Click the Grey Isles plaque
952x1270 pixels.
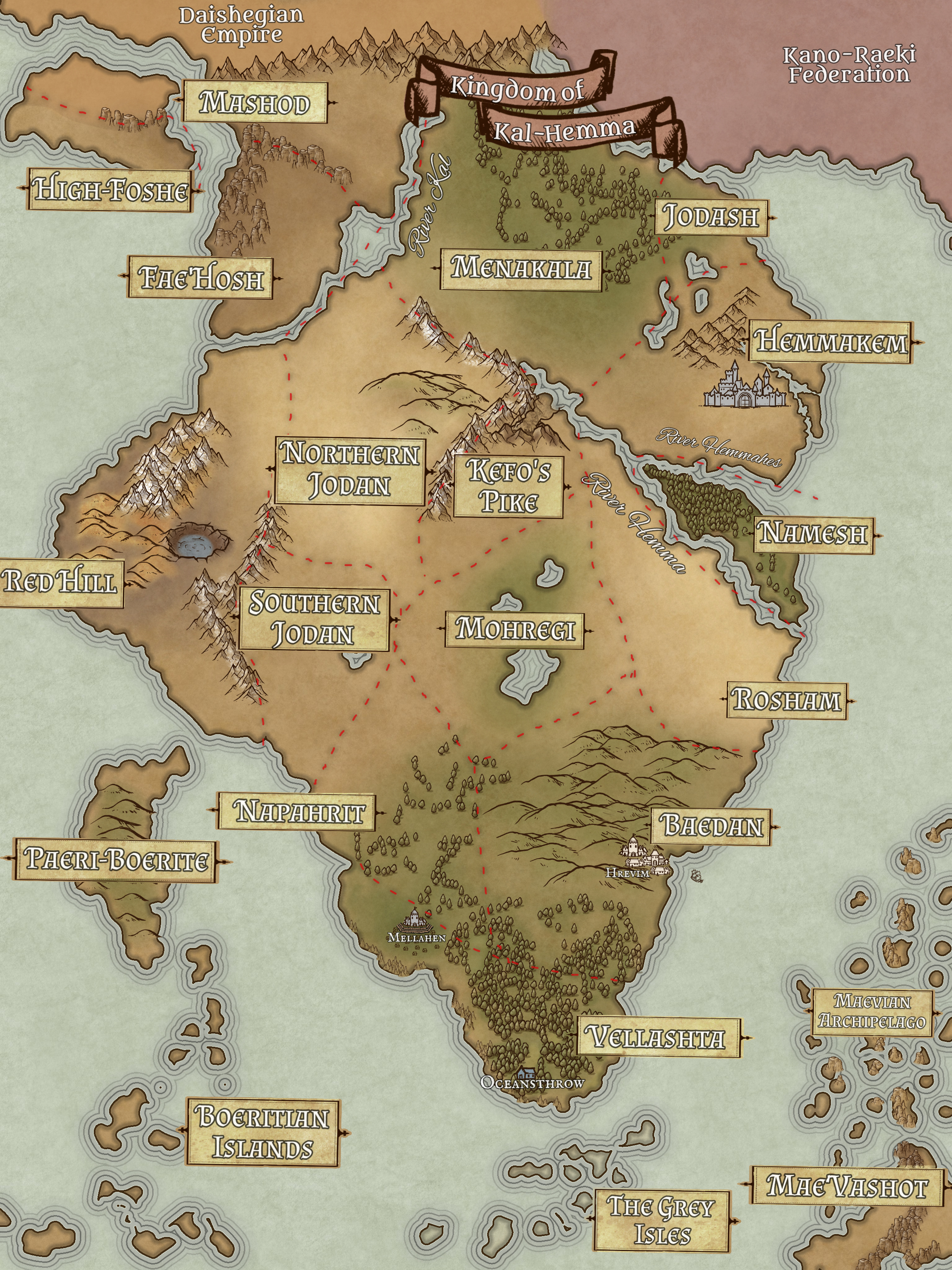tap(661, 1219)
